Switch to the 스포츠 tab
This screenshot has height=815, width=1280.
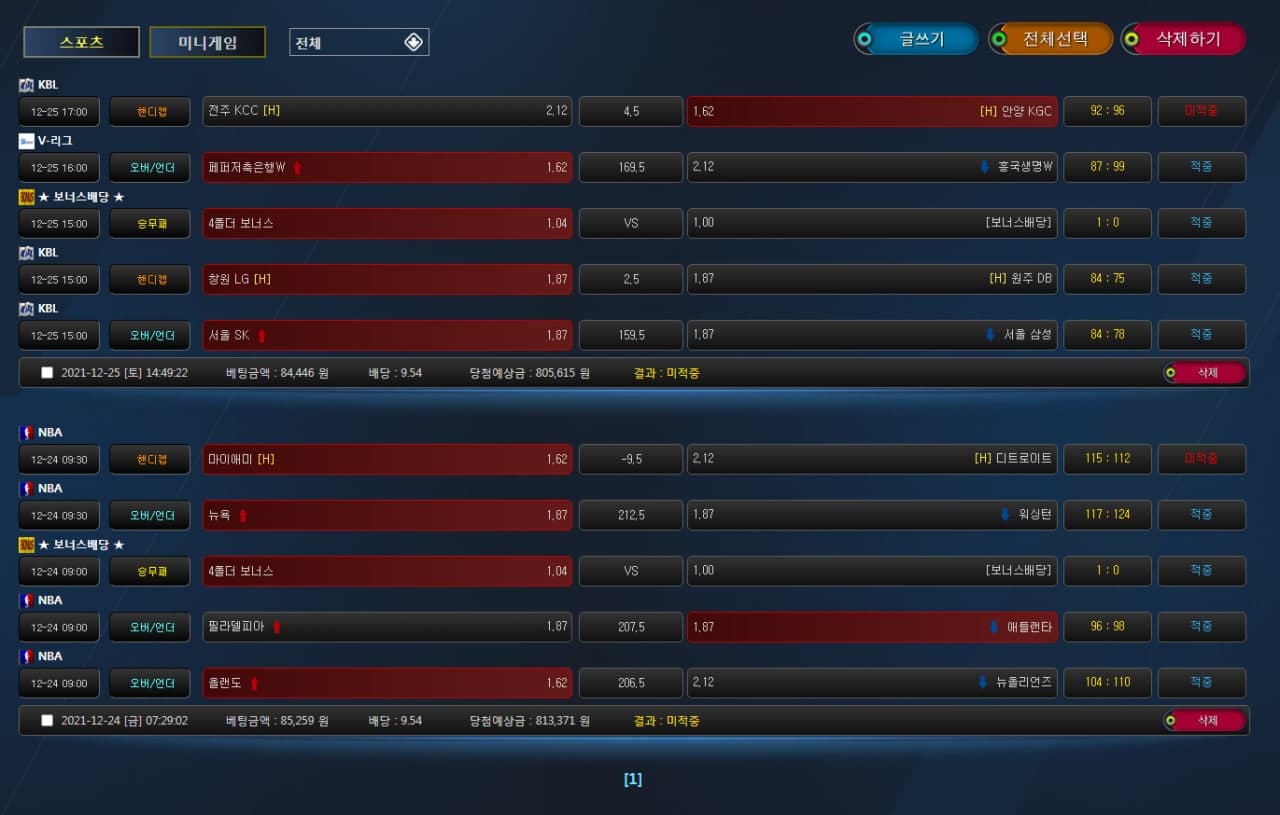coord(81,42)
